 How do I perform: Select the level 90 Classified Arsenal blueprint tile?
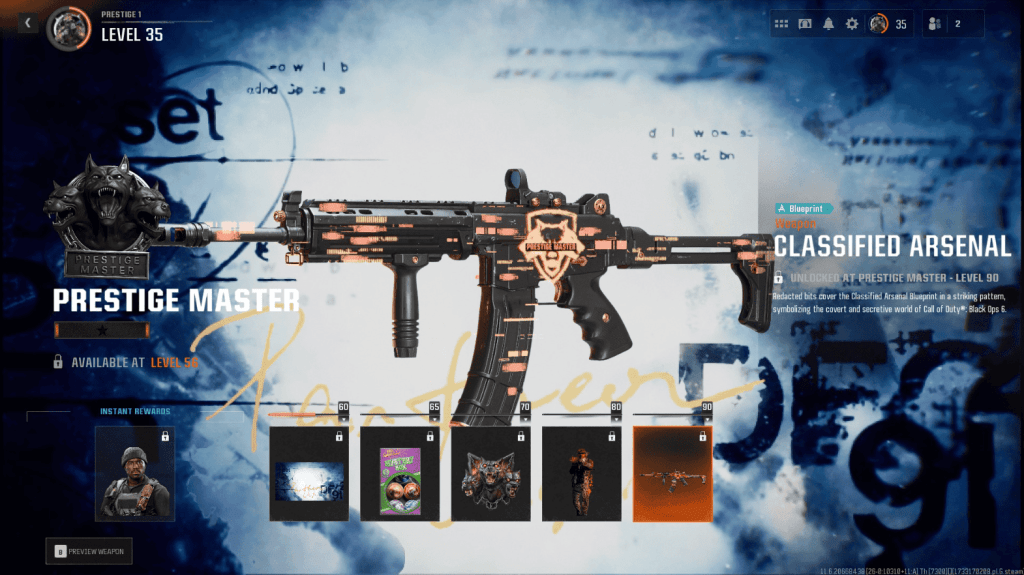point(673,474)
